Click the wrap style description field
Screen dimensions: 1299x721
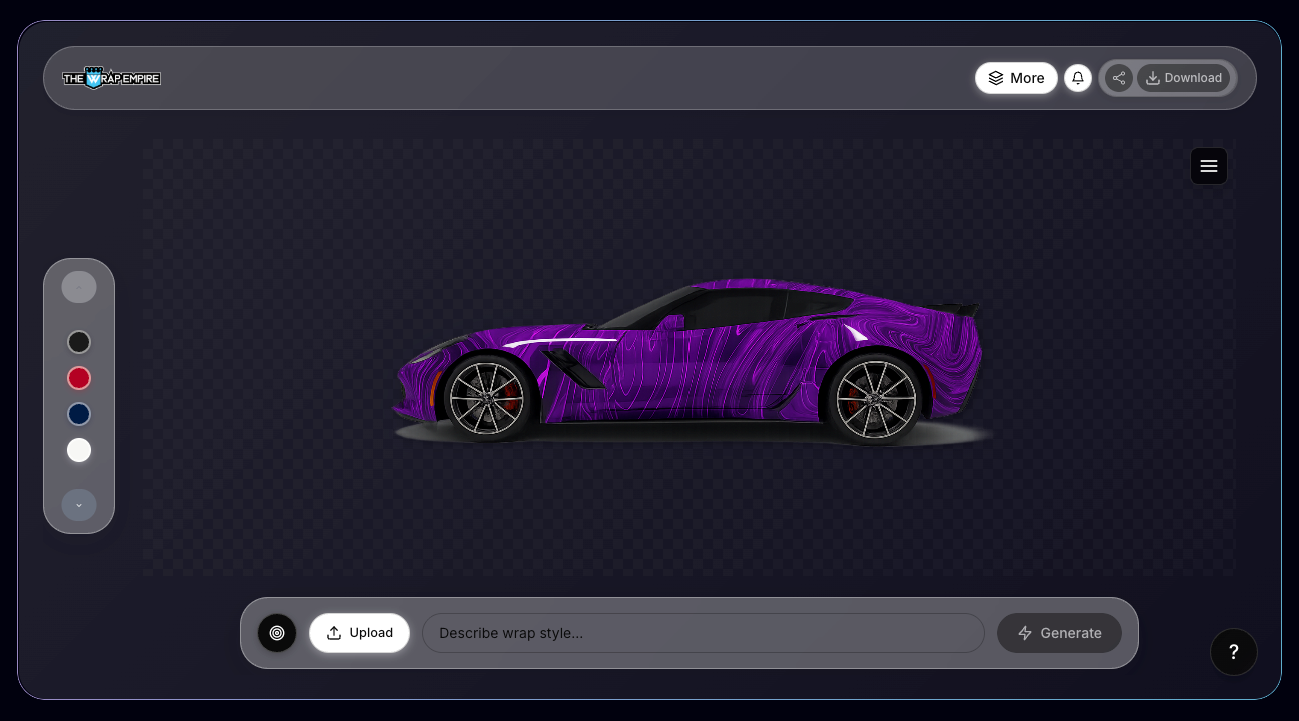[703, 633]
